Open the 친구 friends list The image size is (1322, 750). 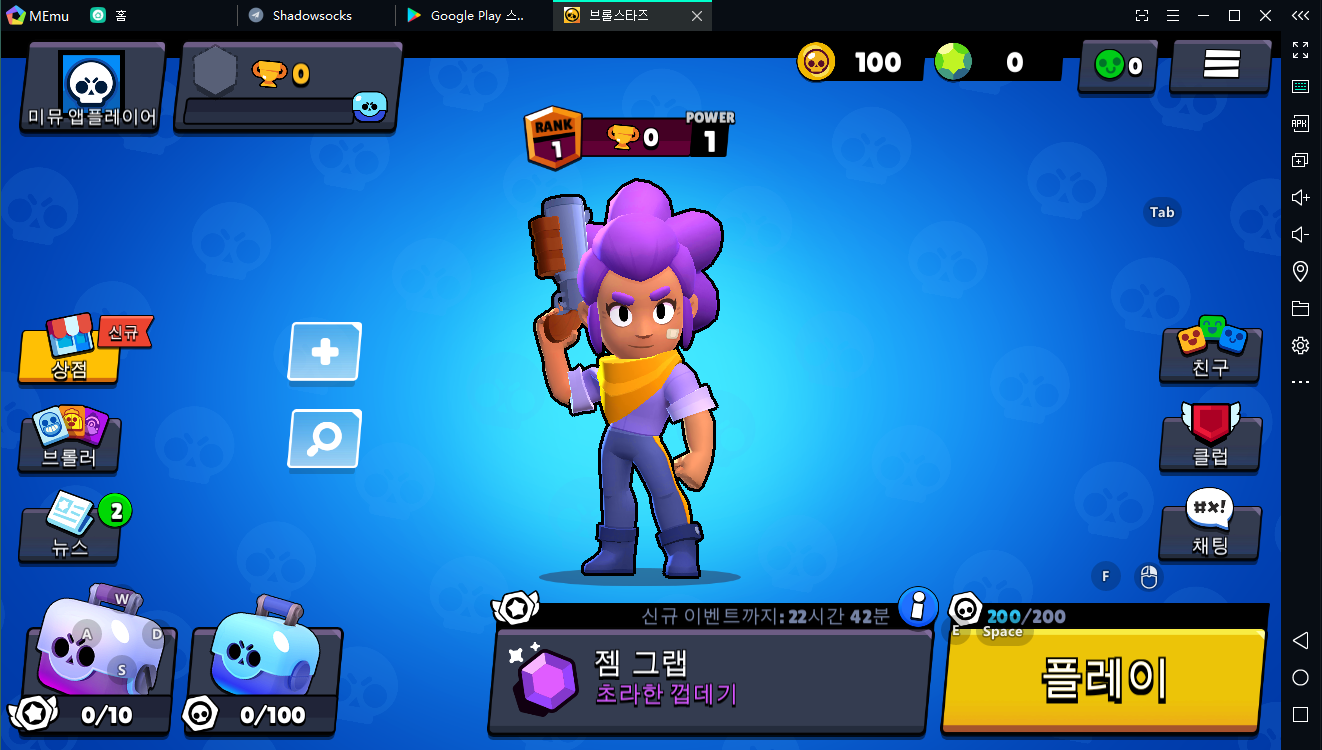coord(1210,352)
